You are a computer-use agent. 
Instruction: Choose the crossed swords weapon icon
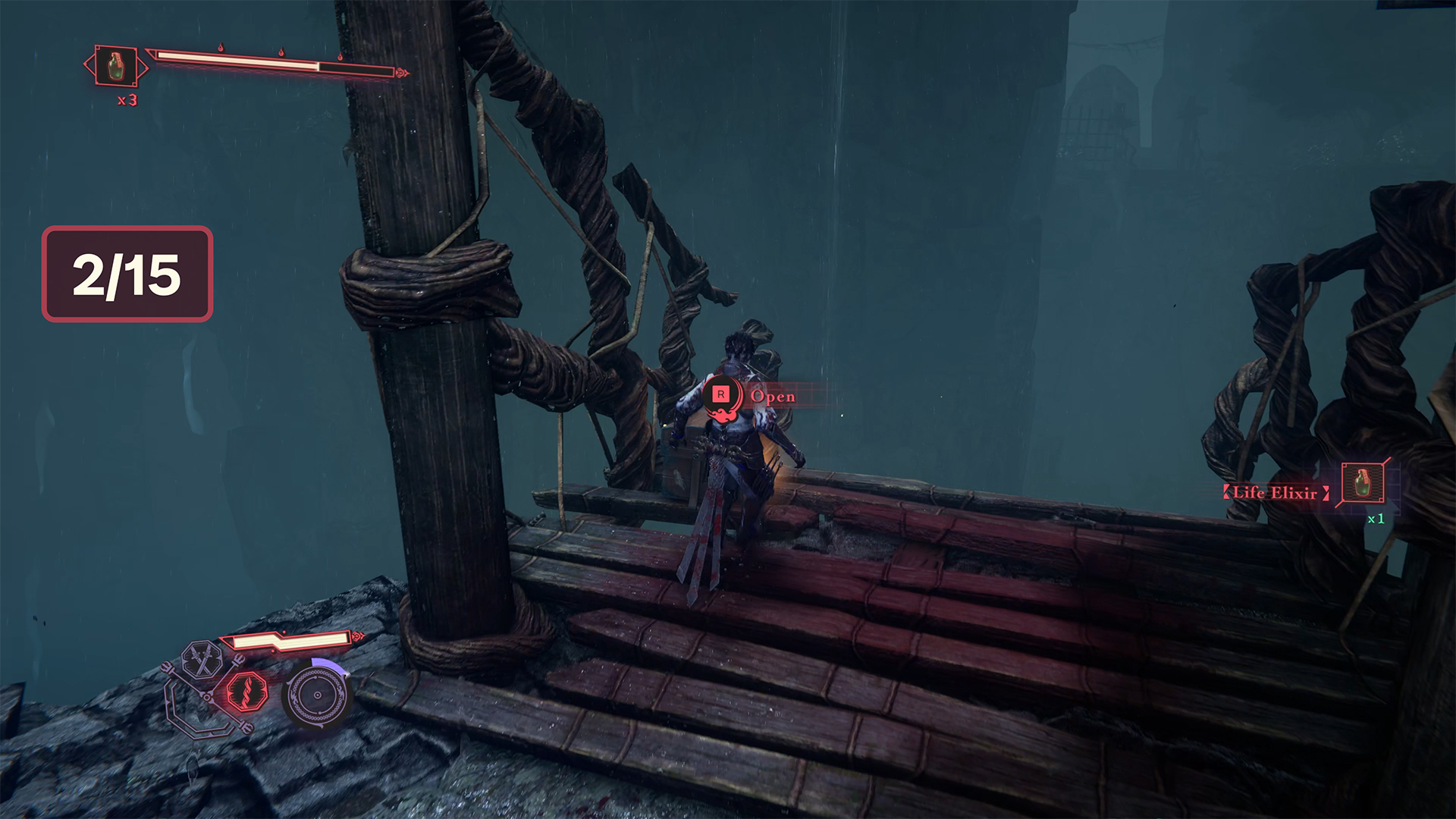[x=201, y=658]
